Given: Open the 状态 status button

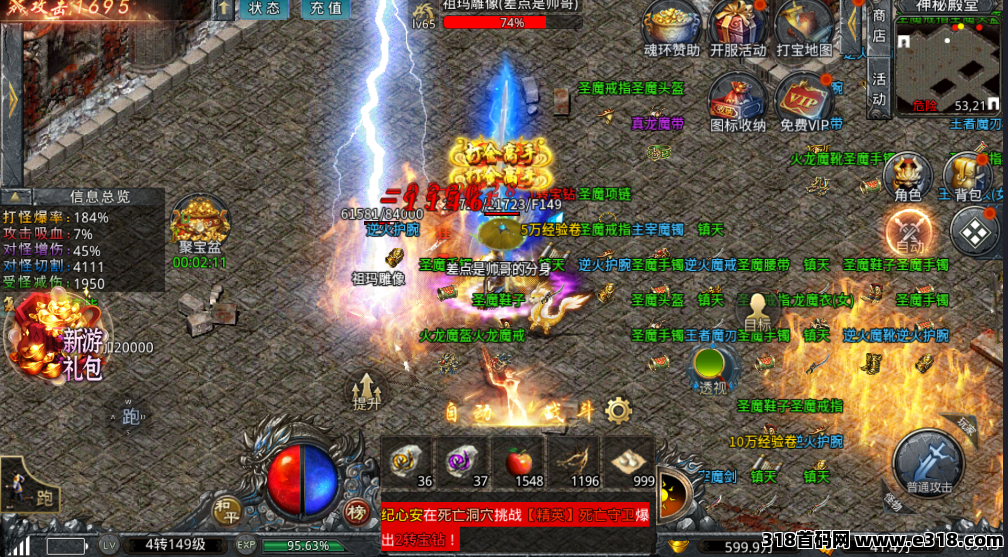Looking at the screenshot, I should (x=264, y=9).
